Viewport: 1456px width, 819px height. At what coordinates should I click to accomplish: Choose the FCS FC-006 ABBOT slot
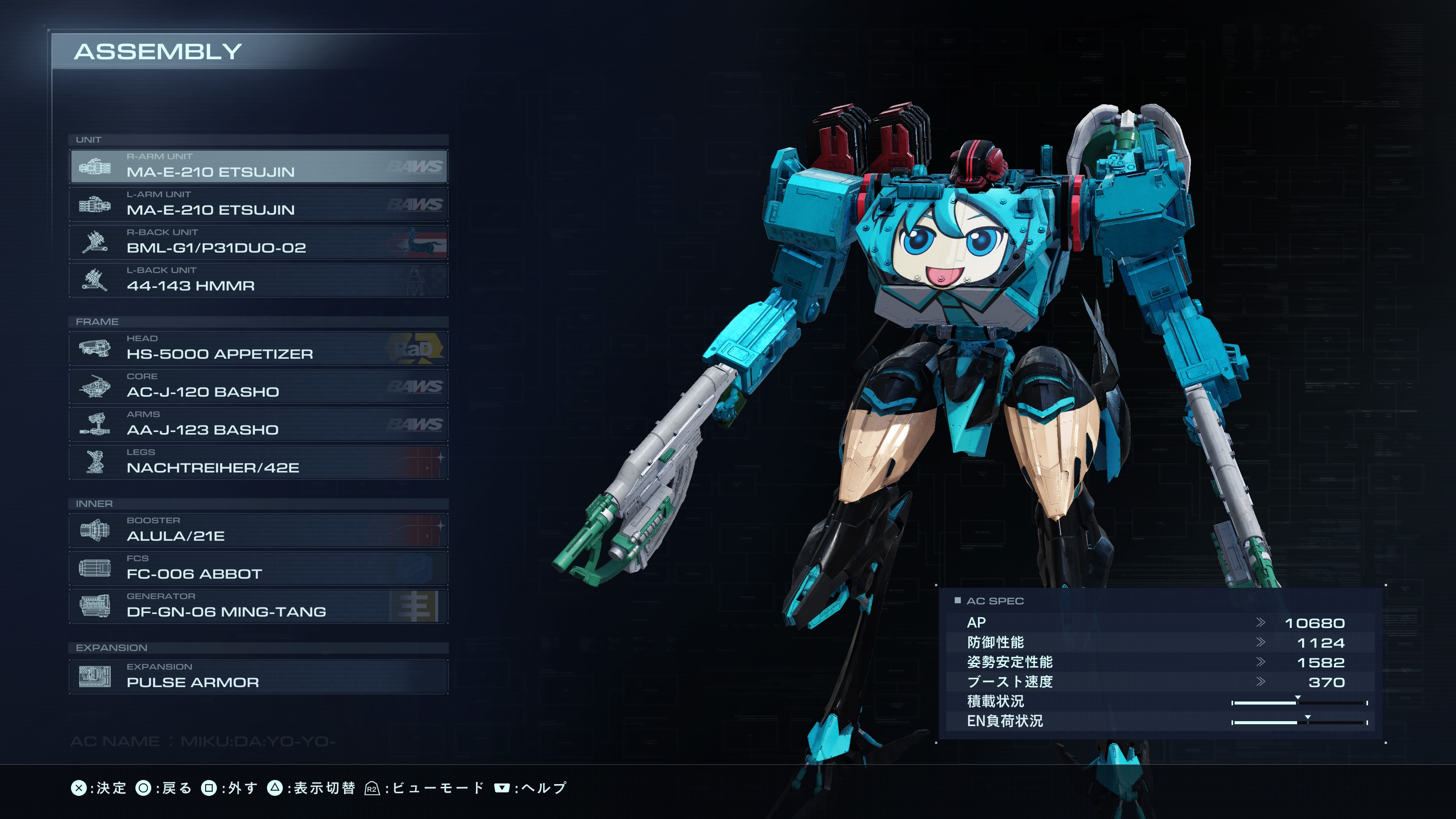(259, 568)
